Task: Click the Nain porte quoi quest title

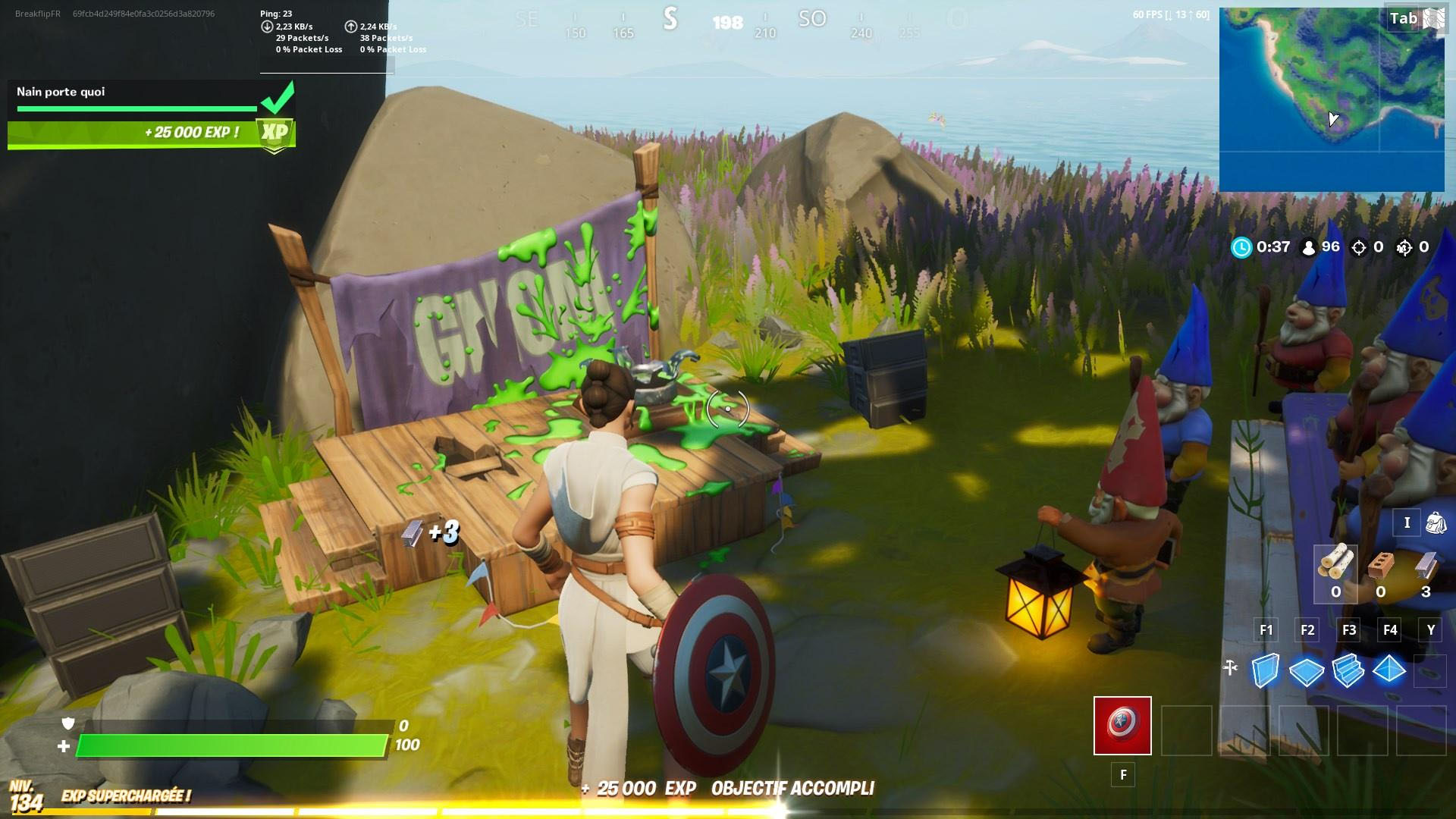Action: [x=59, y=92]
